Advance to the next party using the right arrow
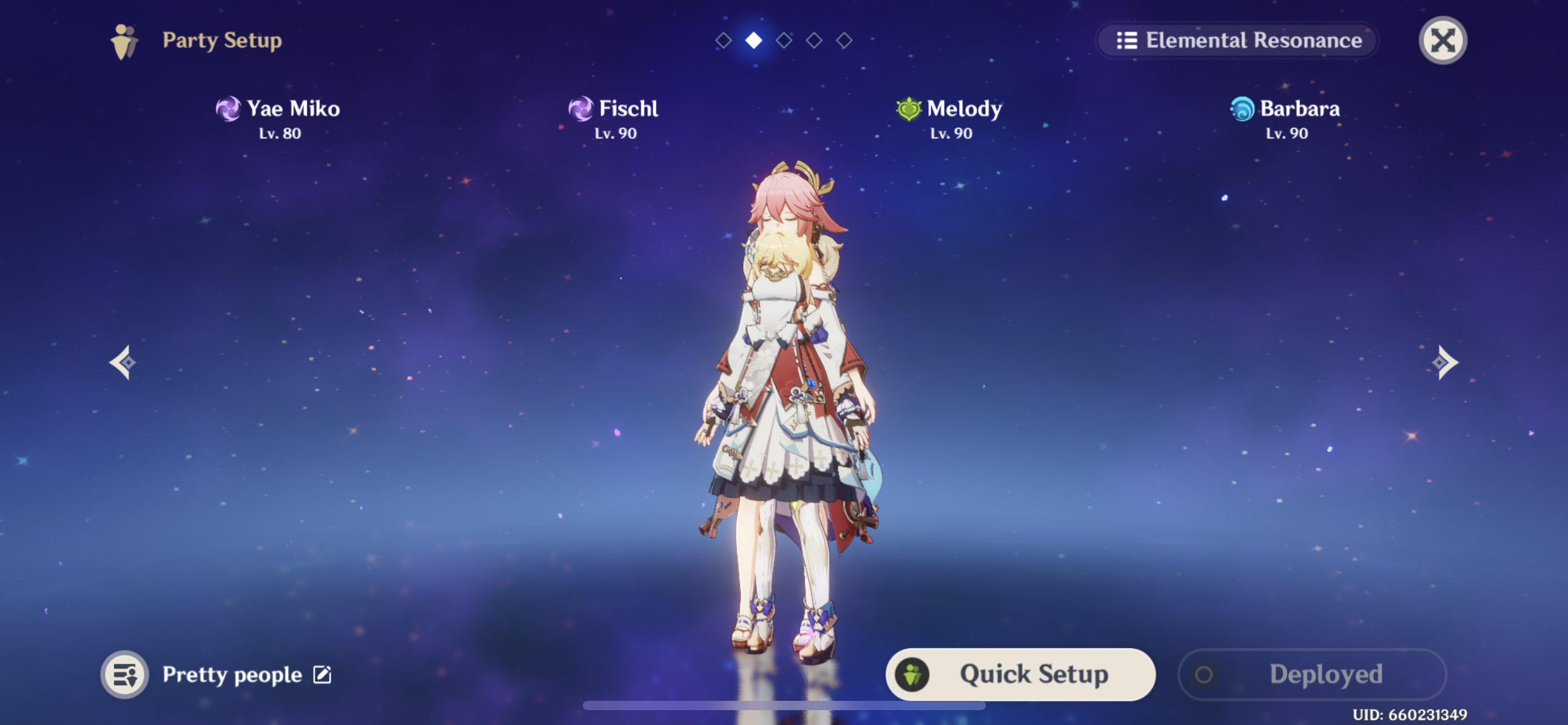The height and width of the screenshot is (725, 1568). click(x=1445, y=362)
